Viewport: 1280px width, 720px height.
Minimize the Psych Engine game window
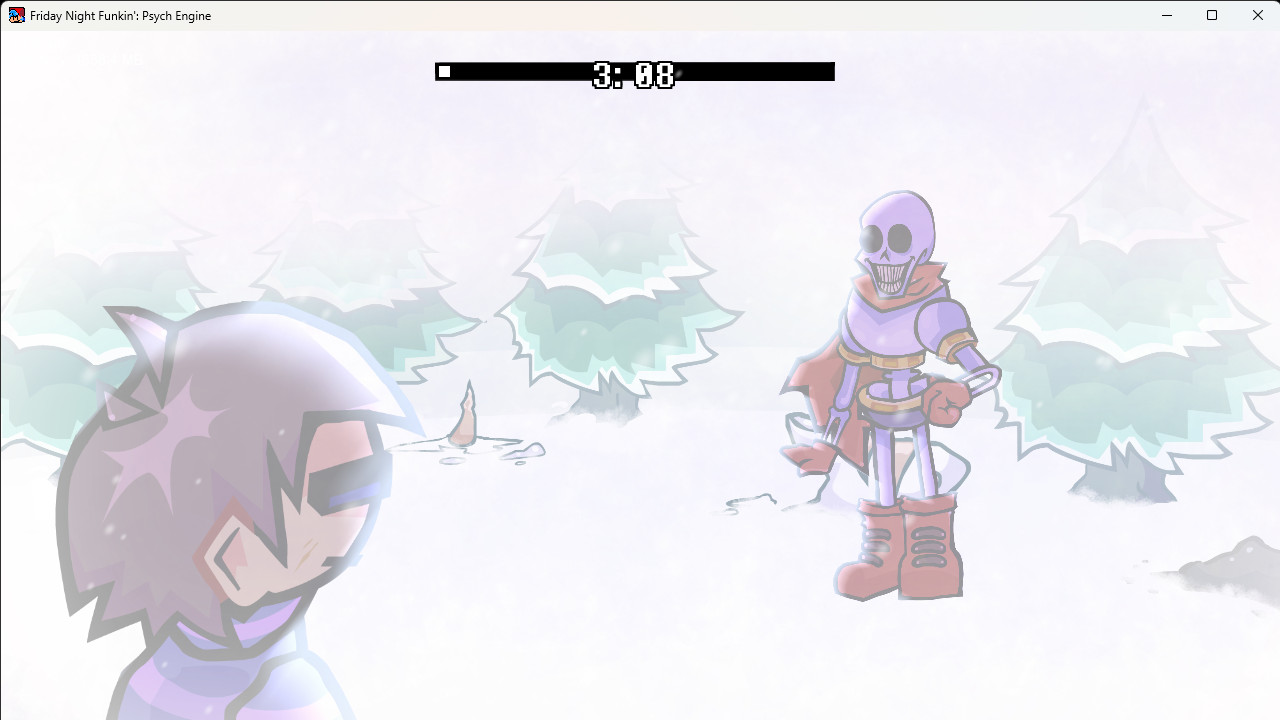[1166, 15]
